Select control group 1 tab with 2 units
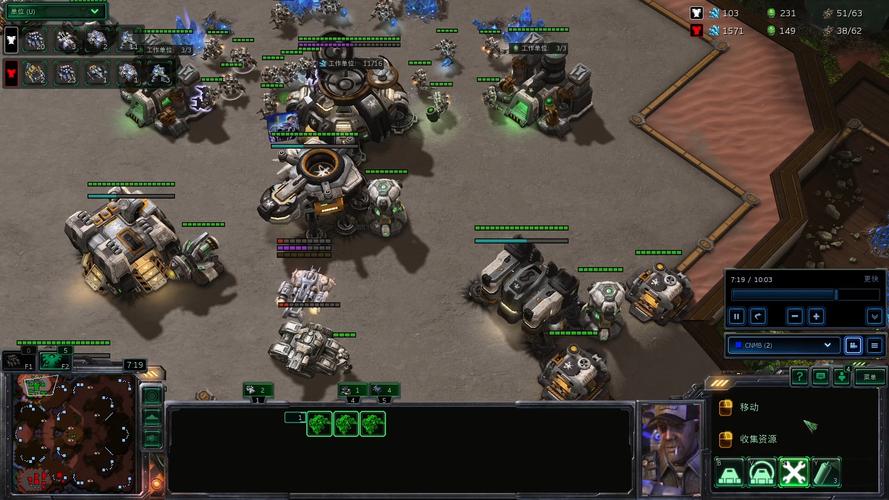The width and height of the screenshot is (889, 500). [x=258, y=390]
